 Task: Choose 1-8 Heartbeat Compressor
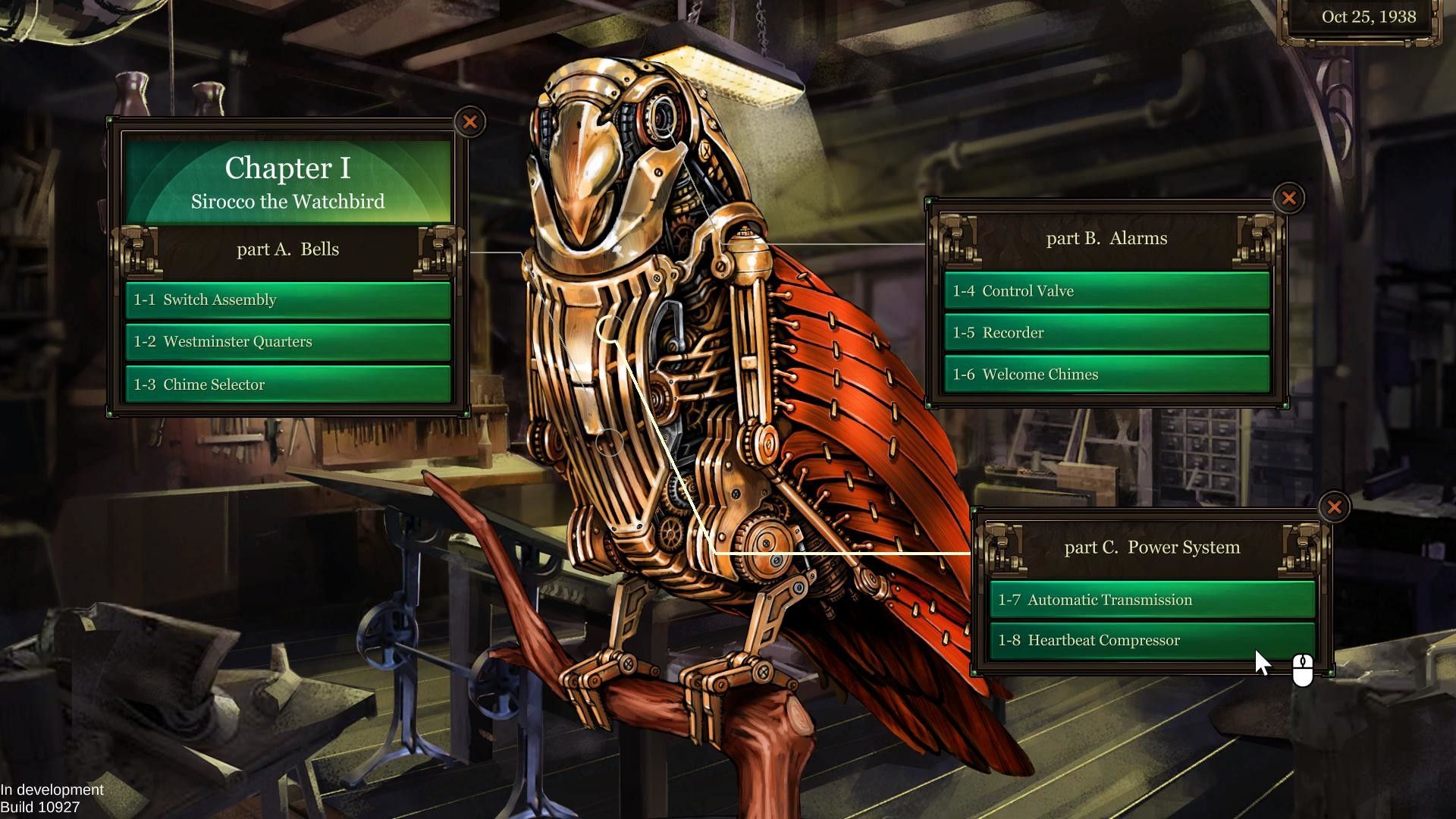(x=1151, y=641)
